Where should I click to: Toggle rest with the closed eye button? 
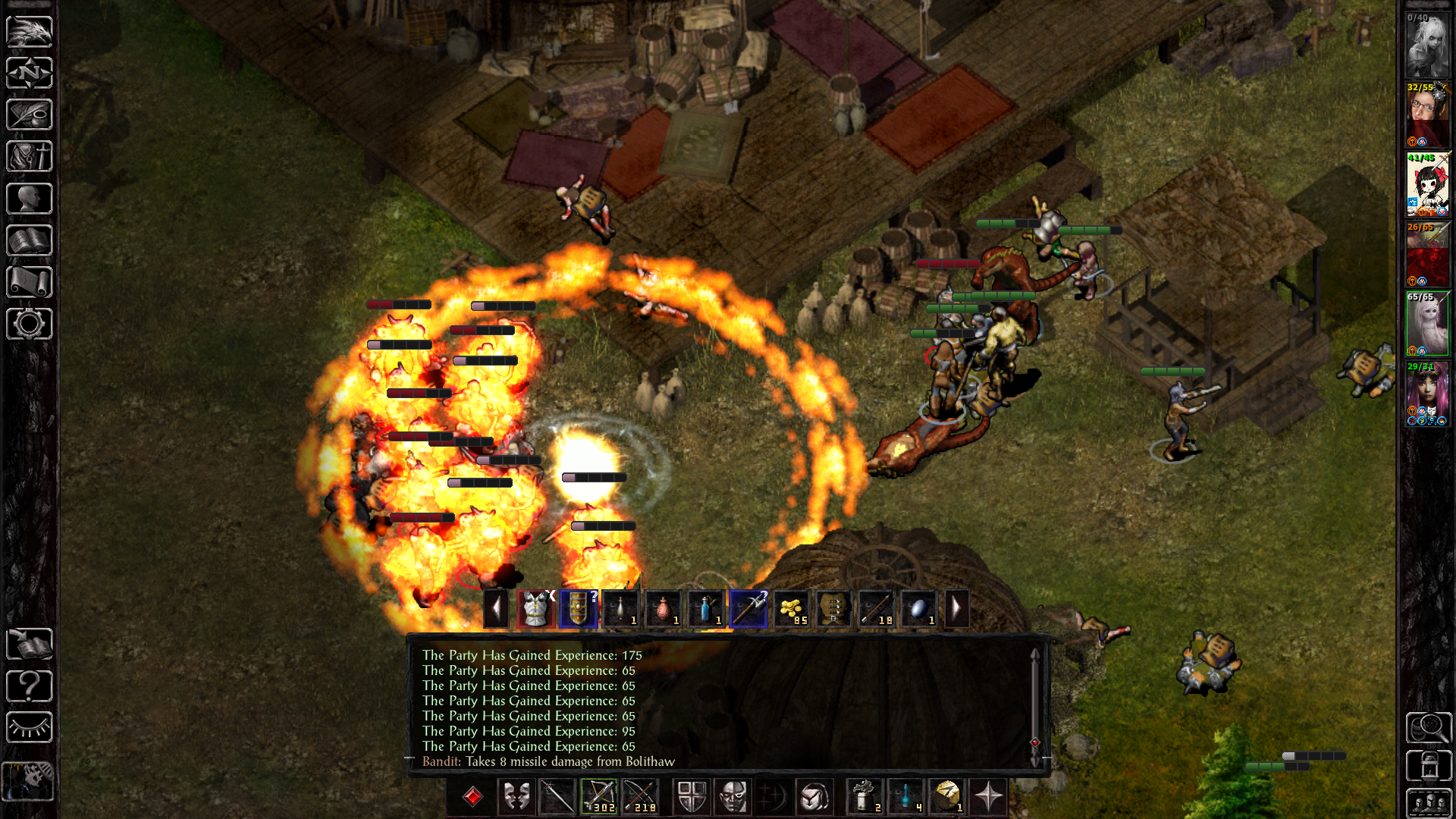pyautogui.click(x=30, y=728)
